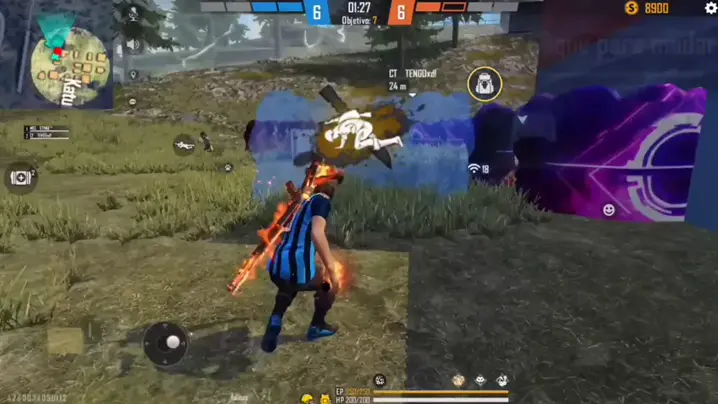Tap the gold coin balance

[647, 8]
